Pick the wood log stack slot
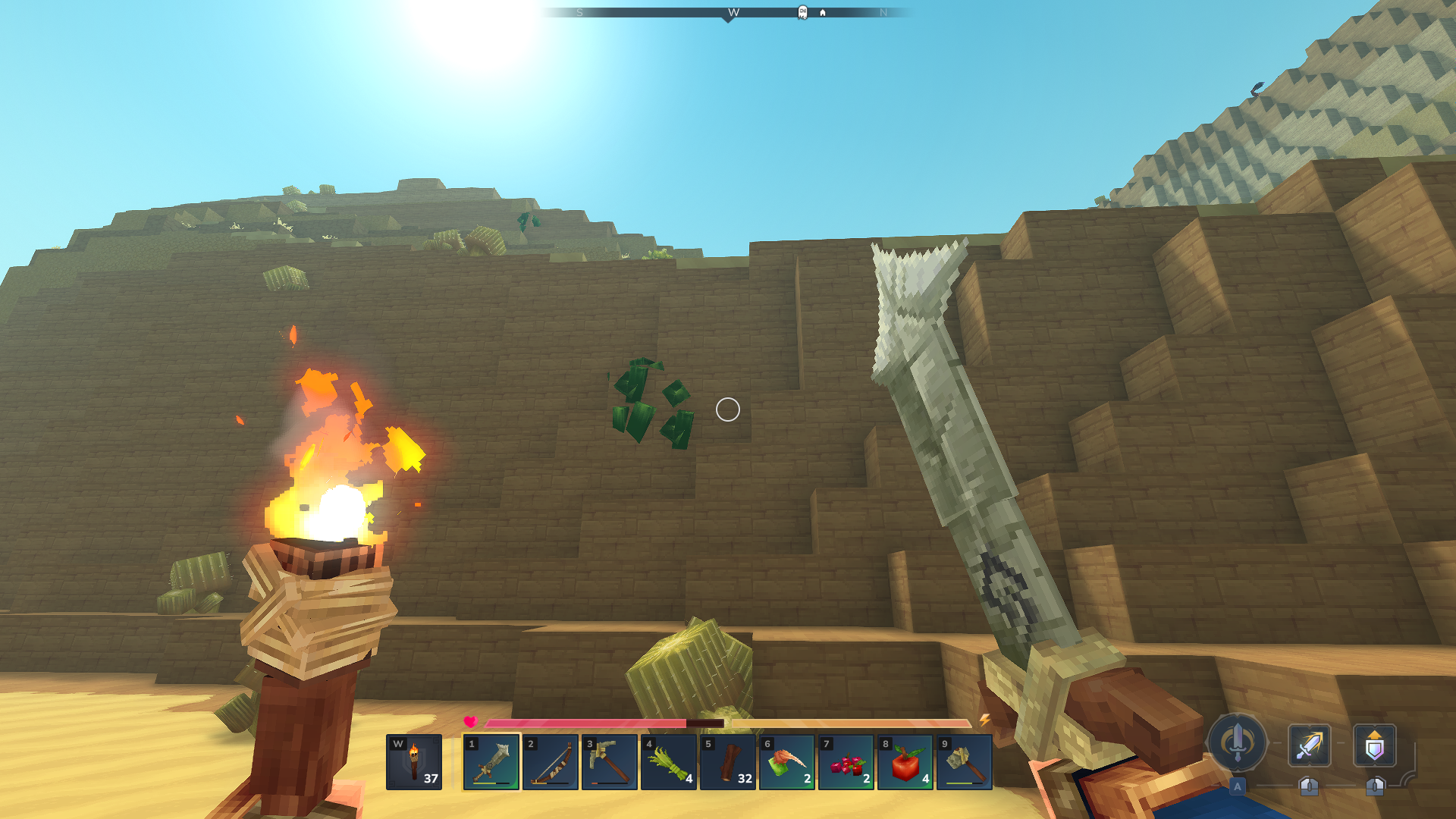The height and width of the screenshot is (819, 1456). point(728,761)
